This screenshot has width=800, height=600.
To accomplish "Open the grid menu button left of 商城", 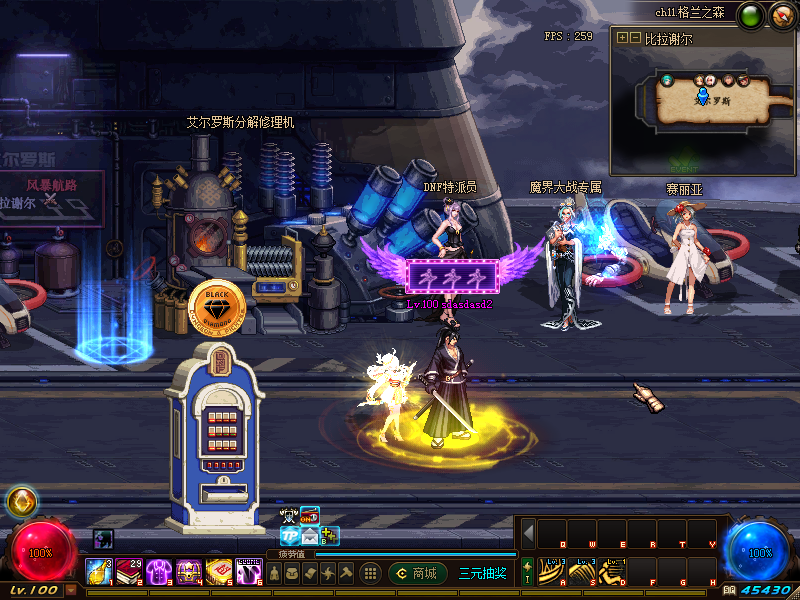I will tap(370, 573).
